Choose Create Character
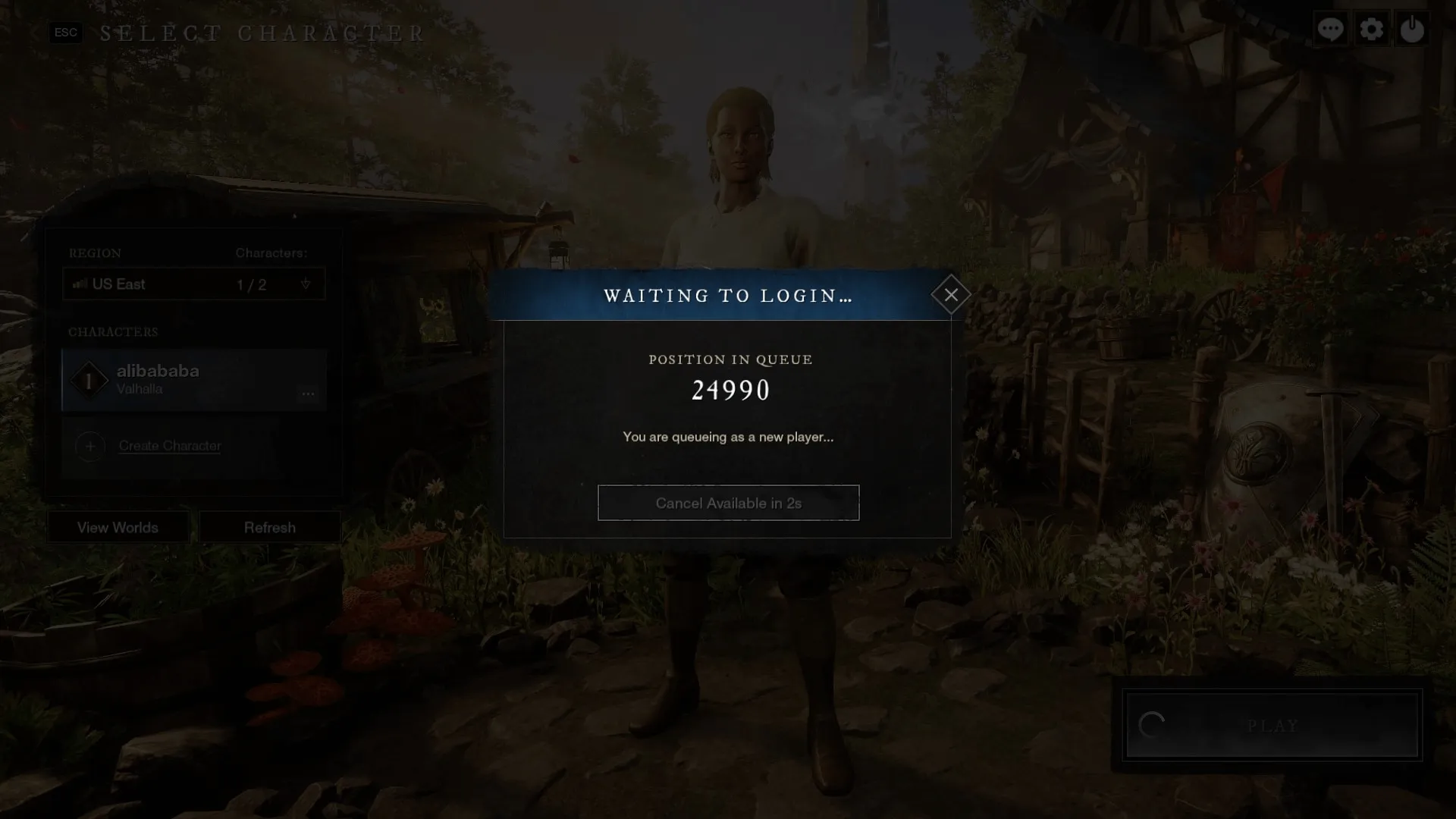1456x819 pixels. [x=169, y=446]
